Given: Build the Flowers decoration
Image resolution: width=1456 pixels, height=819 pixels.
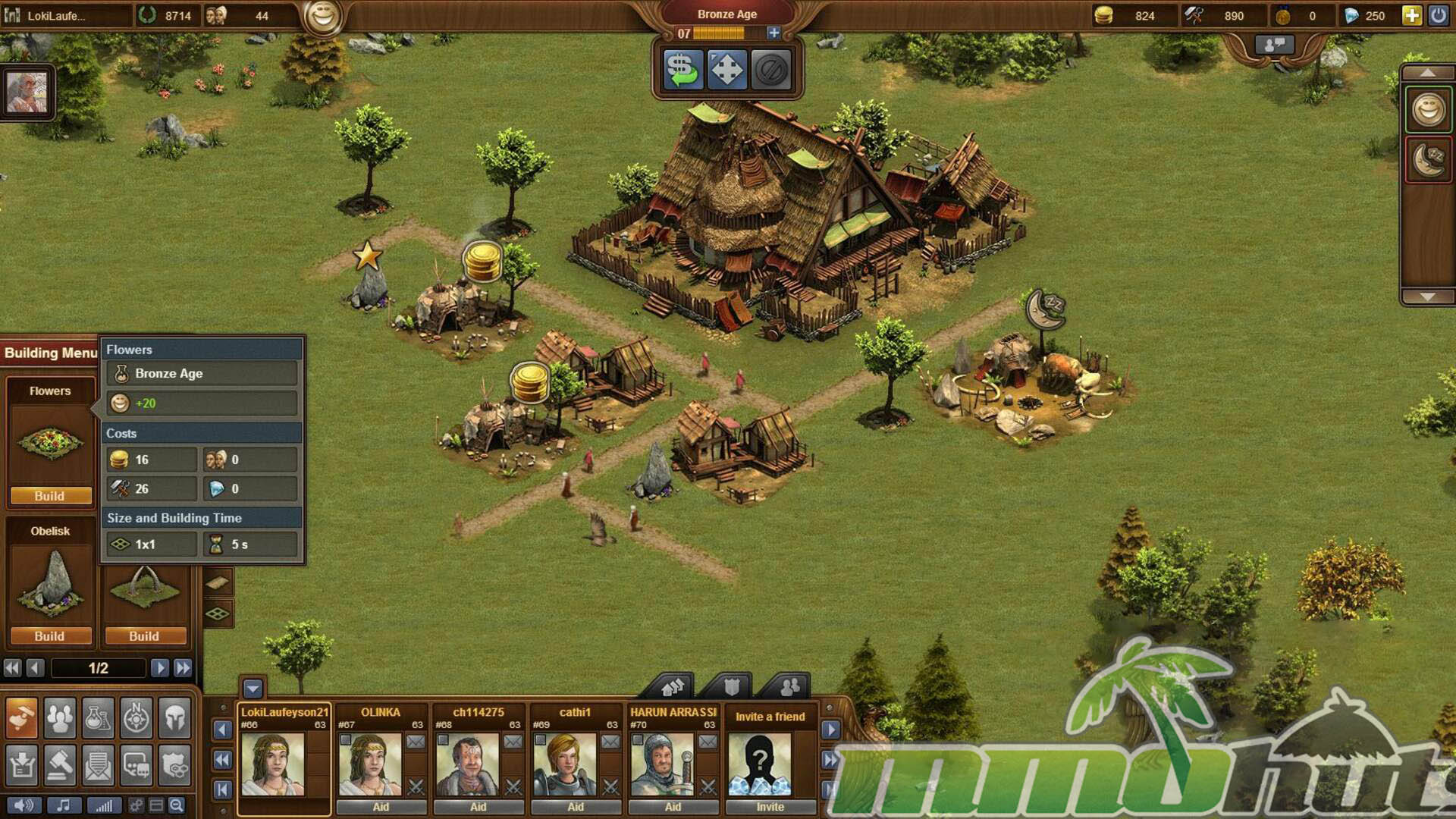Looking at the screenshot, I should pyautogui.click(x=50, y=496).
